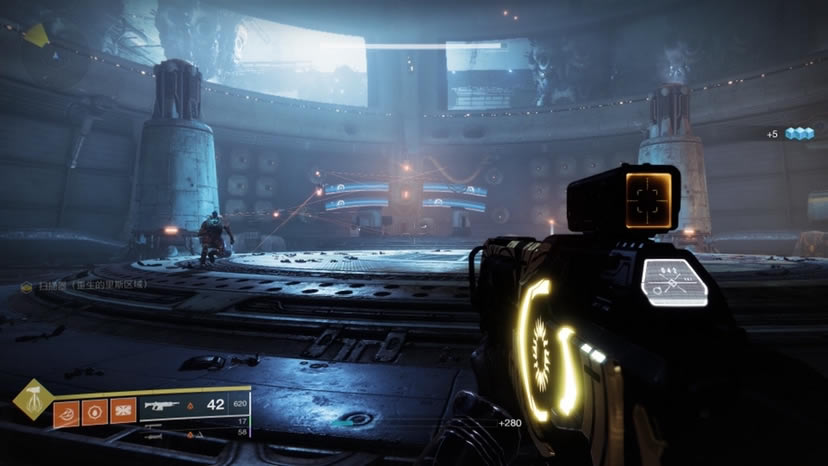This screenshot has width=828, height=466.
Task: Click the blue cube currency pickup notification
Action: [798, 134]
